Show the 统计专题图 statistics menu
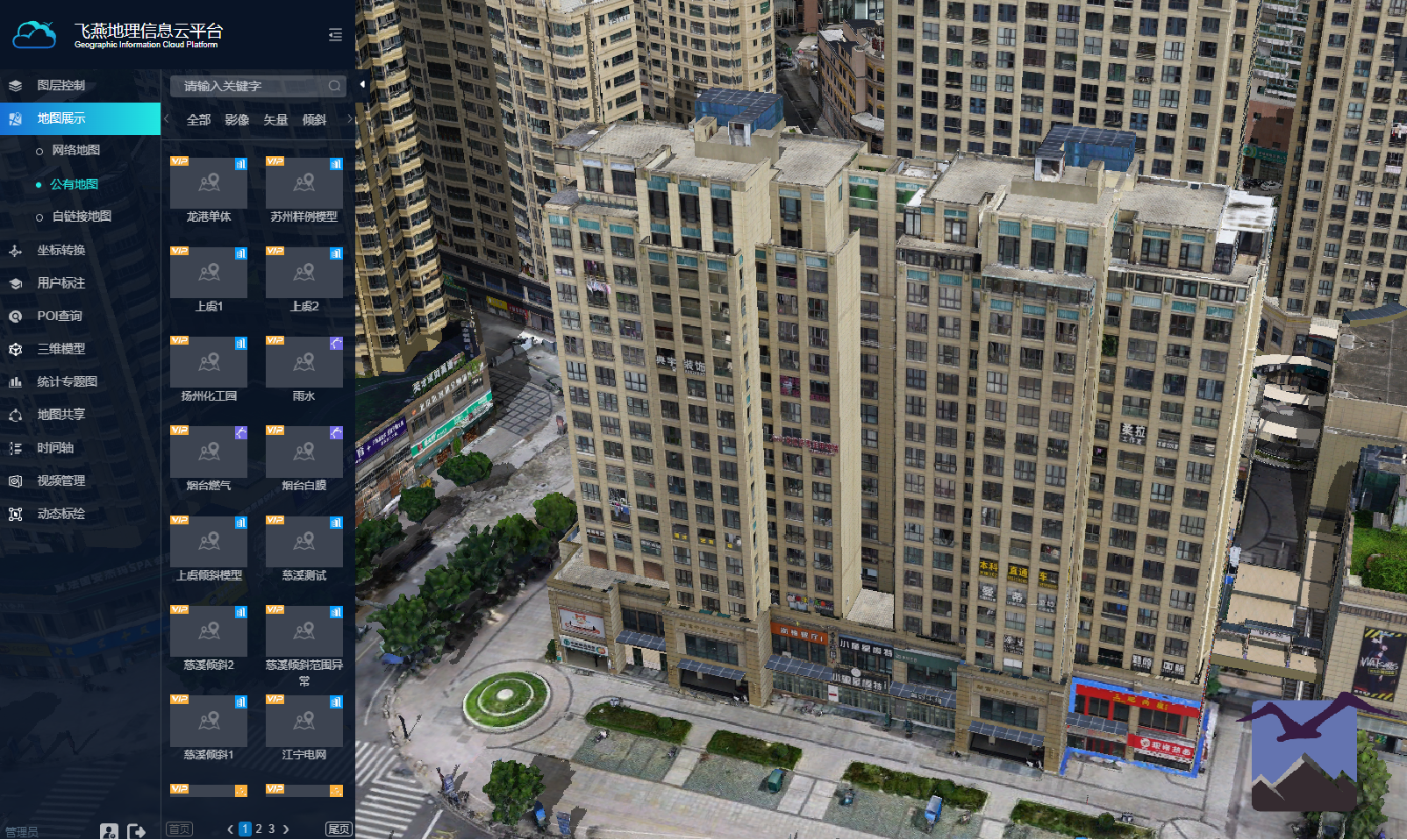 pyautogui.click(x=67, y=381)
